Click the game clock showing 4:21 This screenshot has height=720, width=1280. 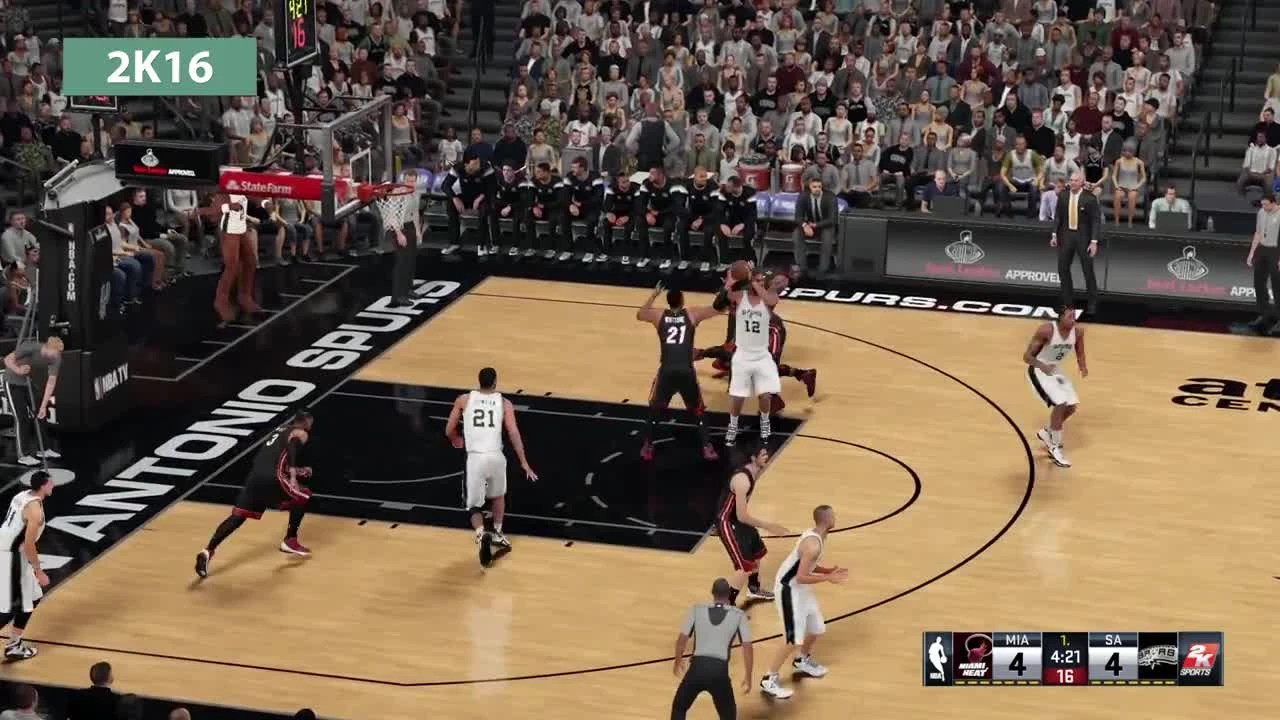(x=1066, y=656)
